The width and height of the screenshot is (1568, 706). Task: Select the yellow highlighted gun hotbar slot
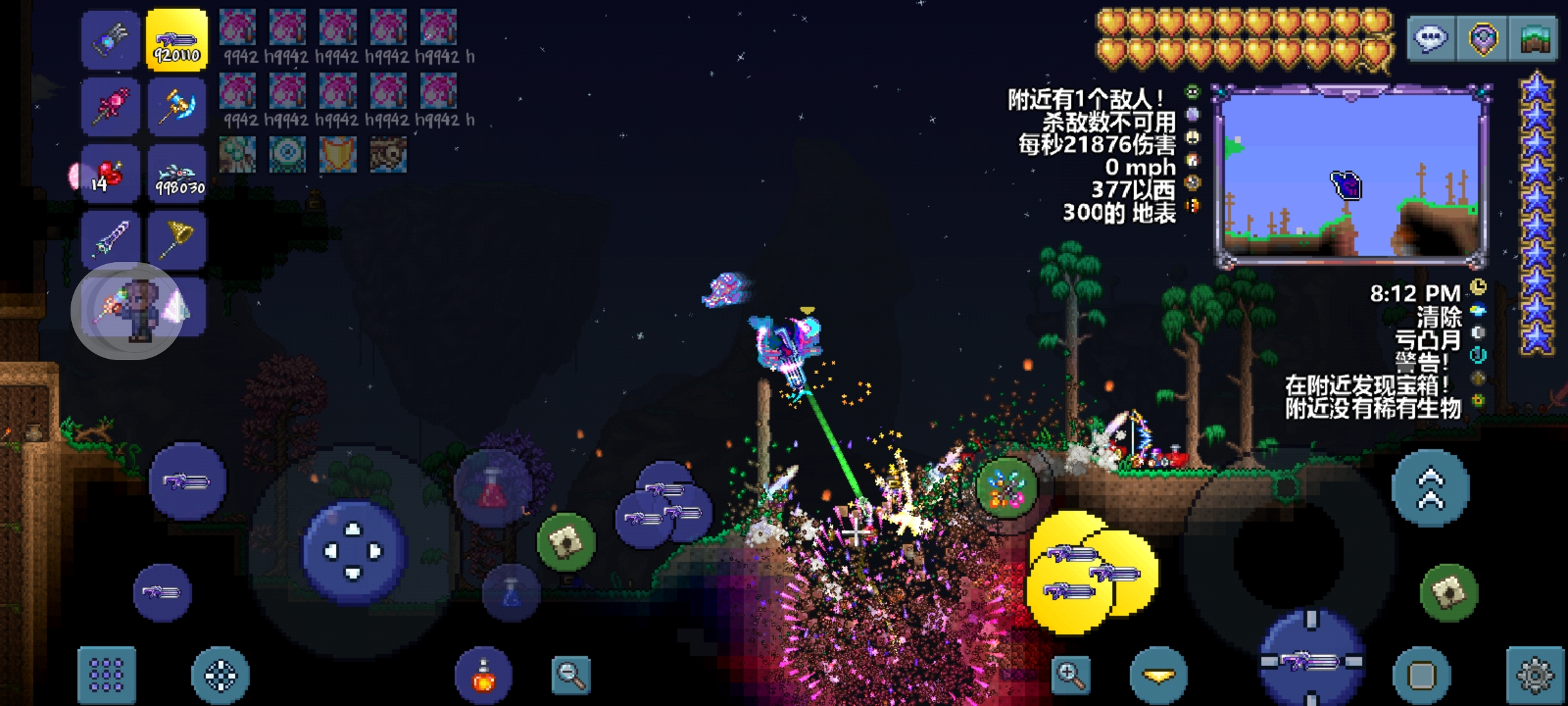click(176, 41)
